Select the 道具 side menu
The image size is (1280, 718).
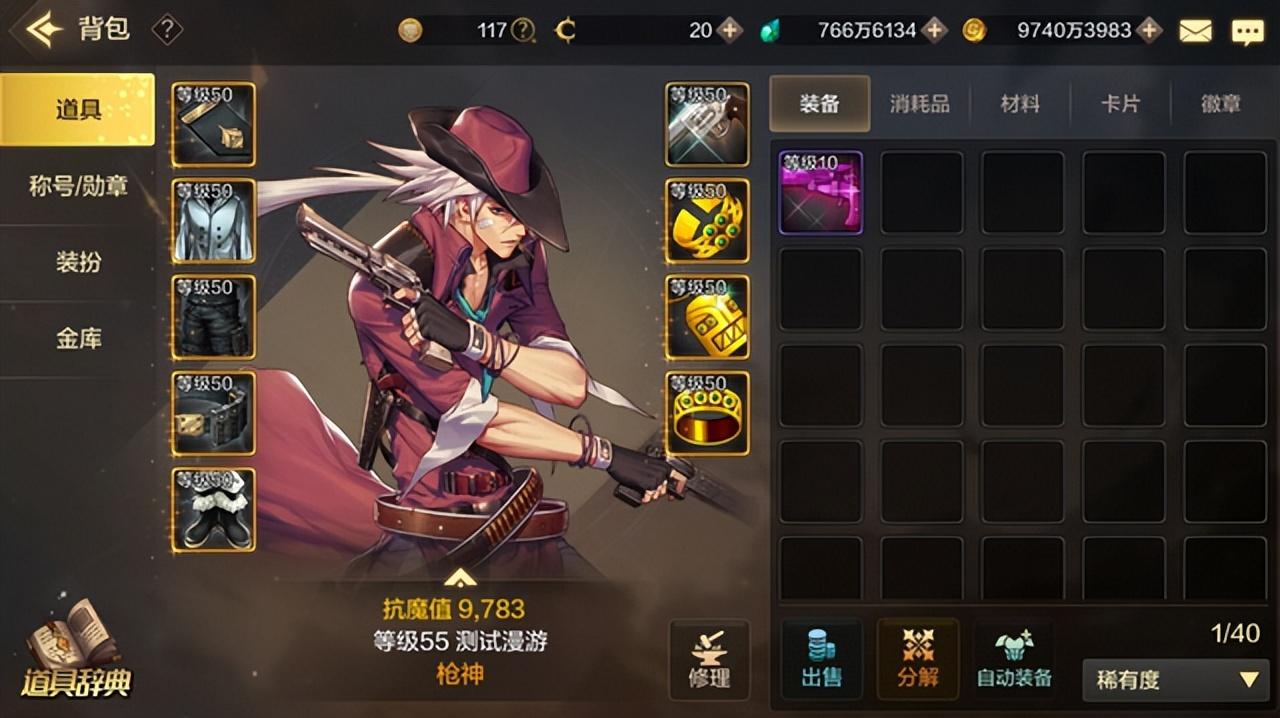pos(78,109)
